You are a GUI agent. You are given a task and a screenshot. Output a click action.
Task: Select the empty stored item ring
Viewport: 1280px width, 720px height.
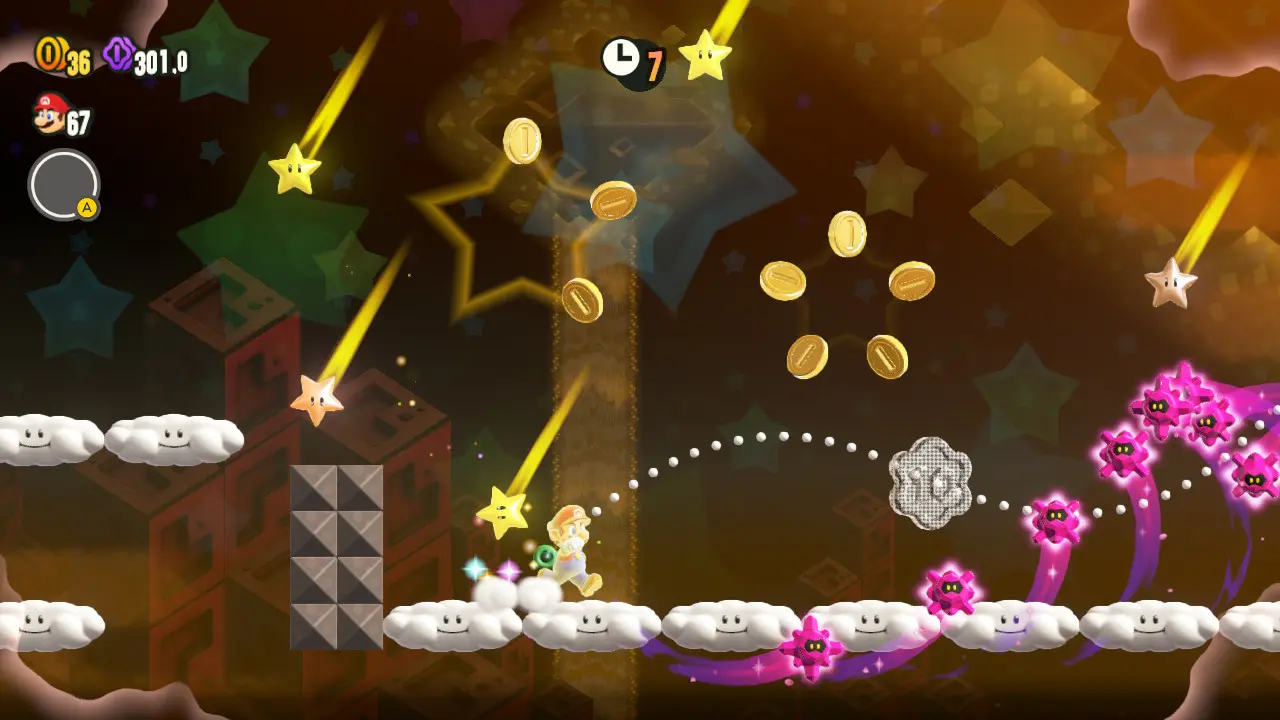click(x=64, y=185)
